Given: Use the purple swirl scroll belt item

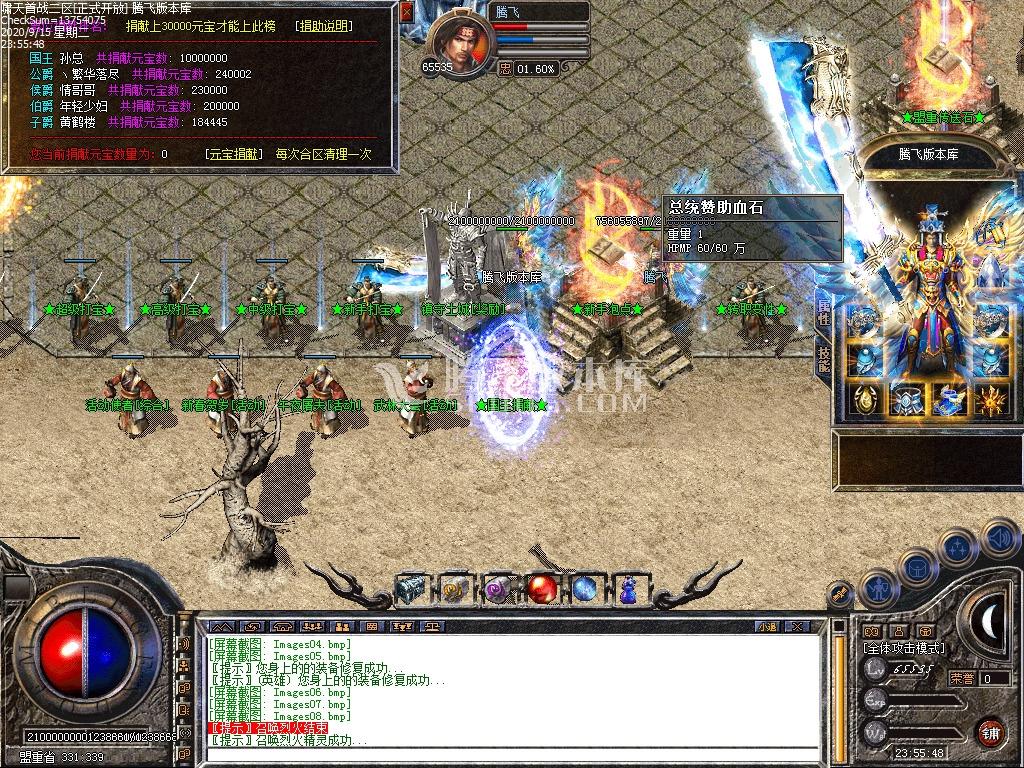Looking at the screenshot, I should tap(498, 590).
